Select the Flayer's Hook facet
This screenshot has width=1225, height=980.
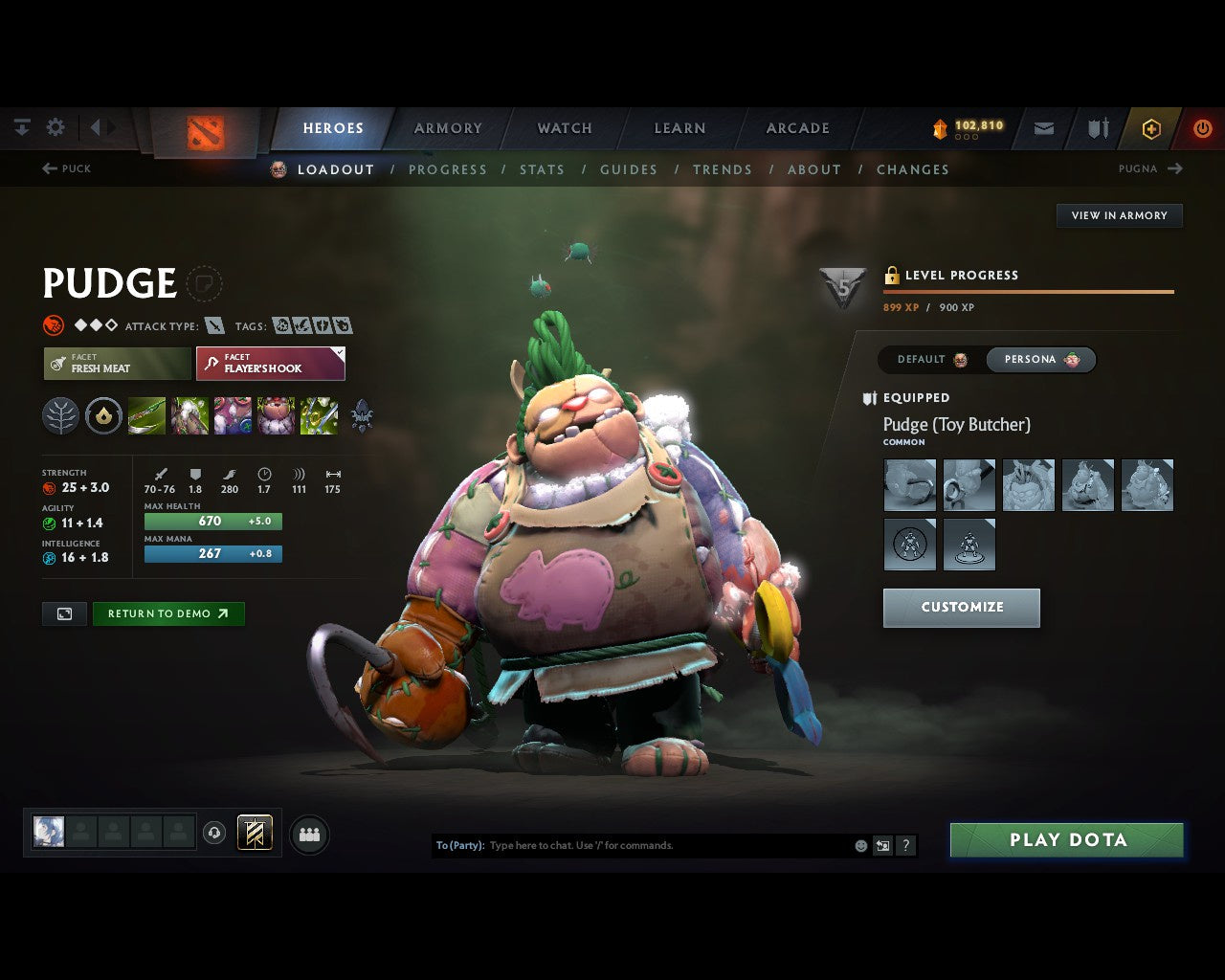[270, 364]
